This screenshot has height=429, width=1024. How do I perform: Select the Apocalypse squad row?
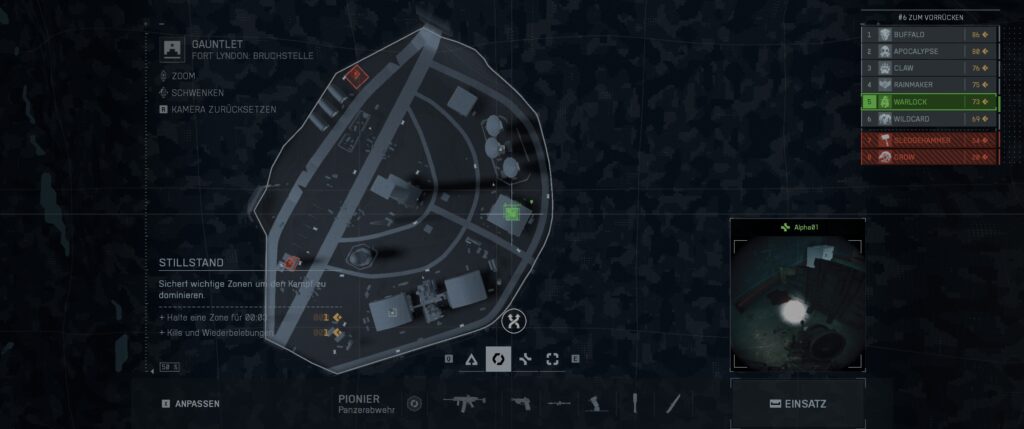tap(929, 51)
